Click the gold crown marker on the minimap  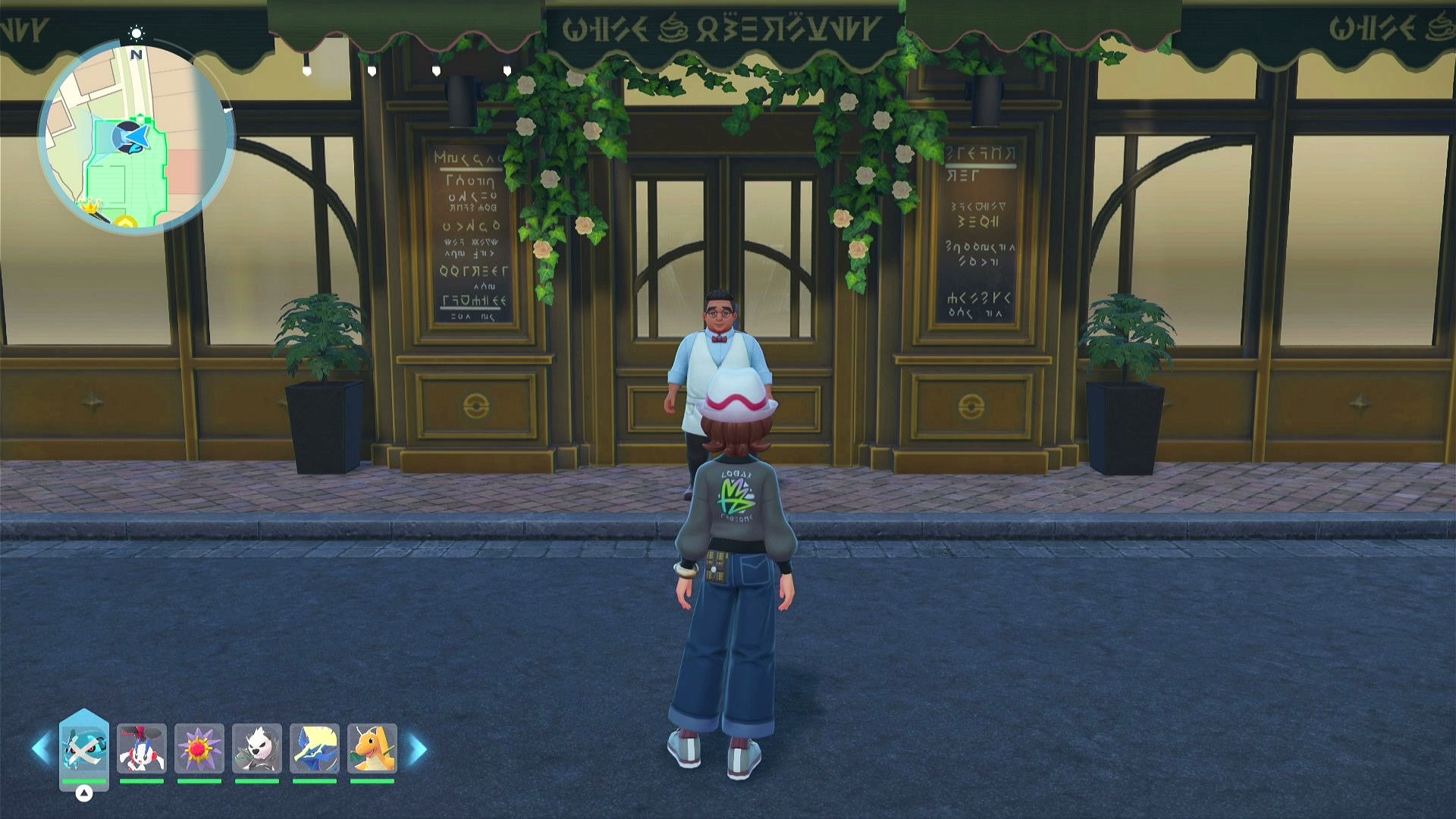[x=91, y=205]
